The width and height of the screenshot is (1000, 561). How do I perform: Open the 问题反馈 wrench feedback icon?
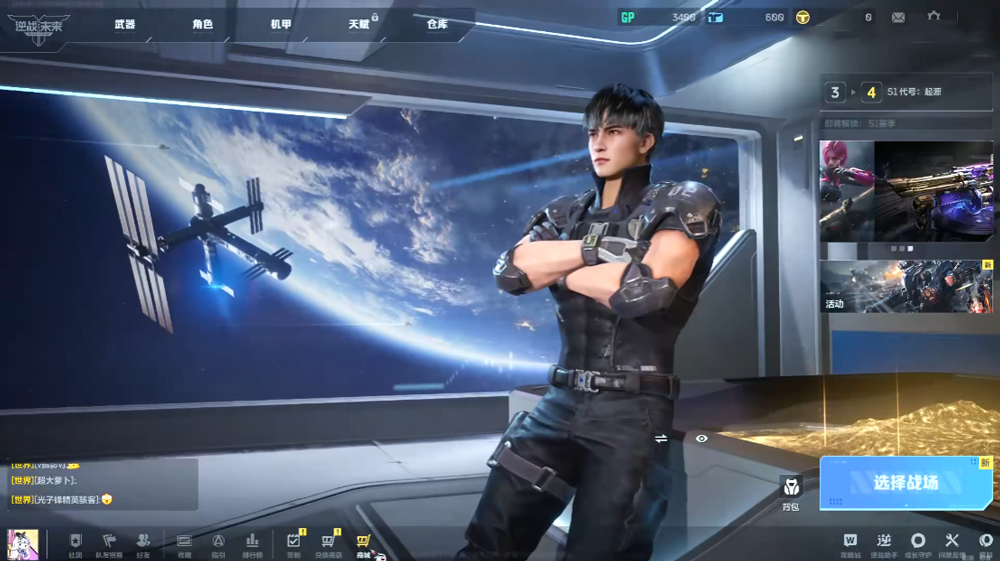[952, 544]
